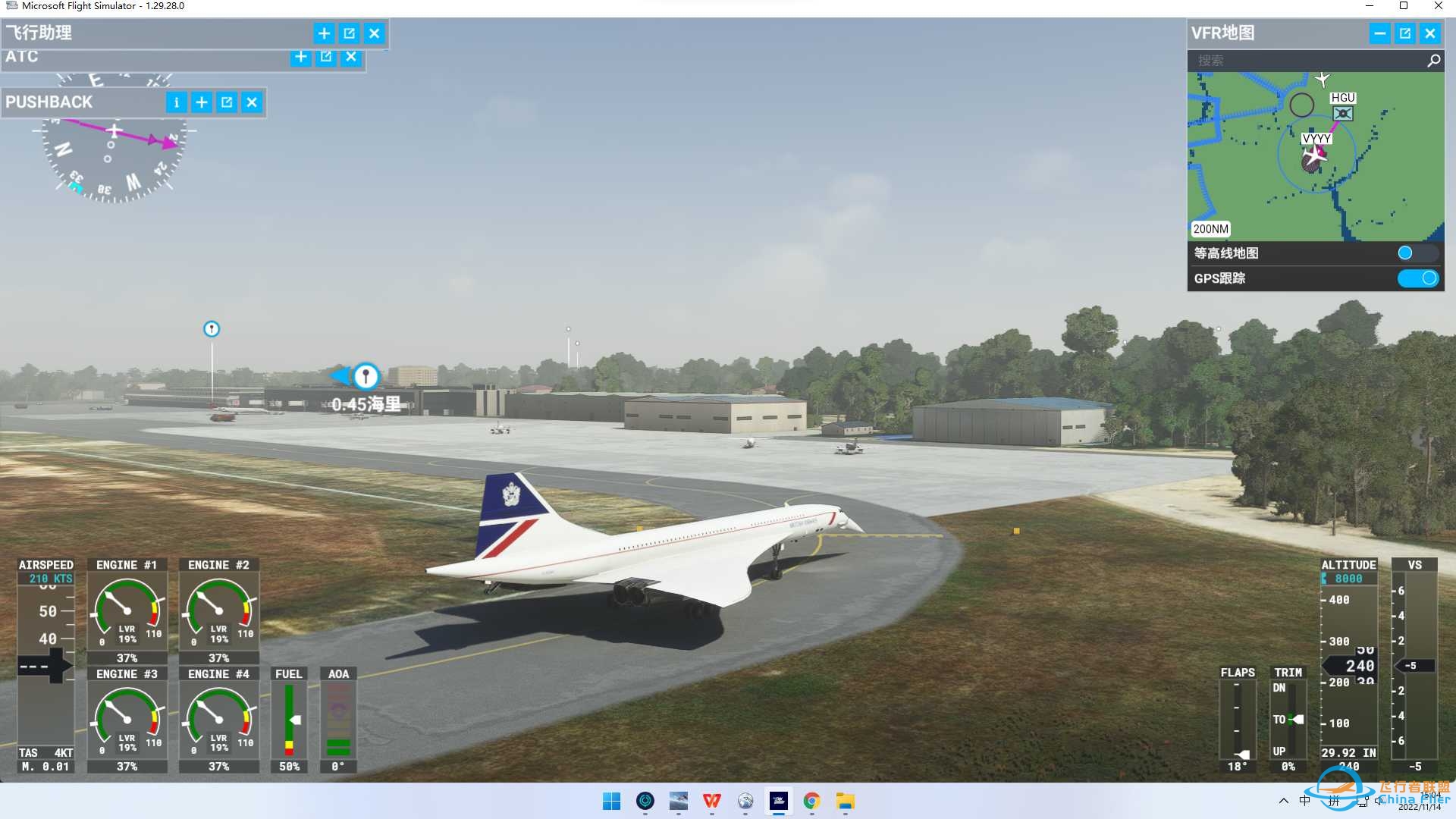
Task: Toggle the 等高线地图 switch
Action: [x=1415, y=253]
